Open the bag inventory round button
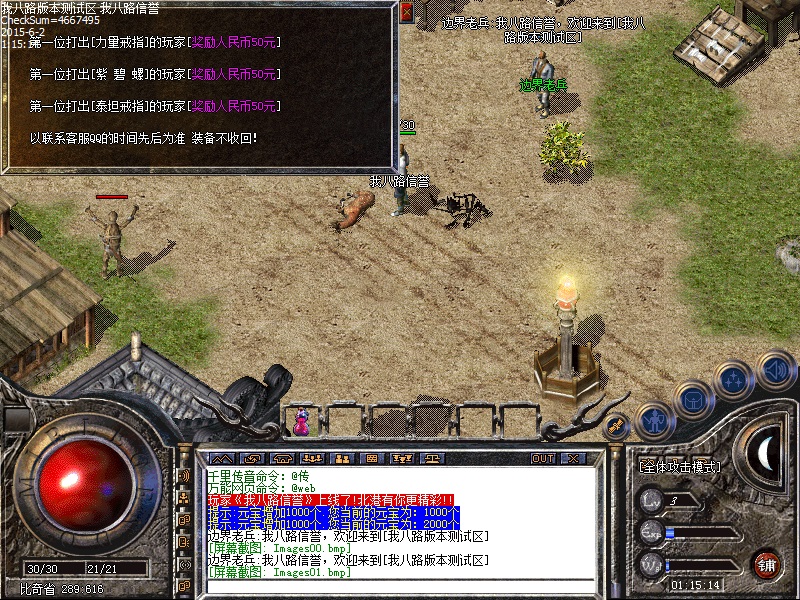The height and width of the screenshot is (600, 800). [x=692, y=399]
